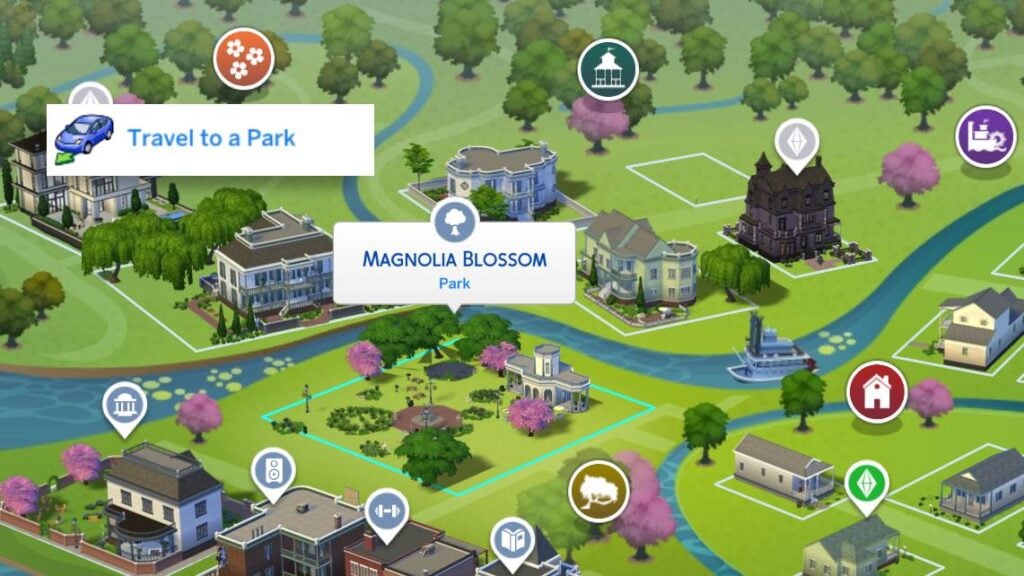
Task: Choose the Travel to a Park option
Action: 210,139
